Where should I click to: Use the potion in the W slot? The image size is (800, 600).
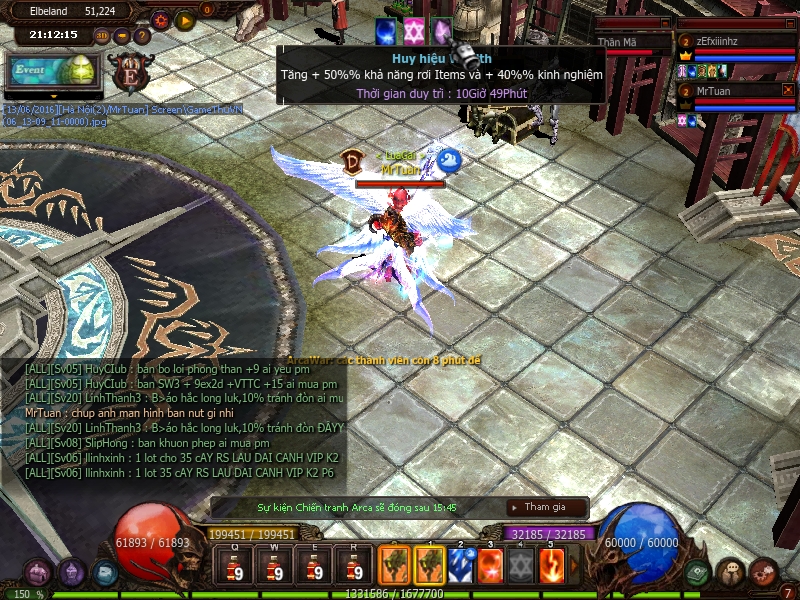(275, 565)
